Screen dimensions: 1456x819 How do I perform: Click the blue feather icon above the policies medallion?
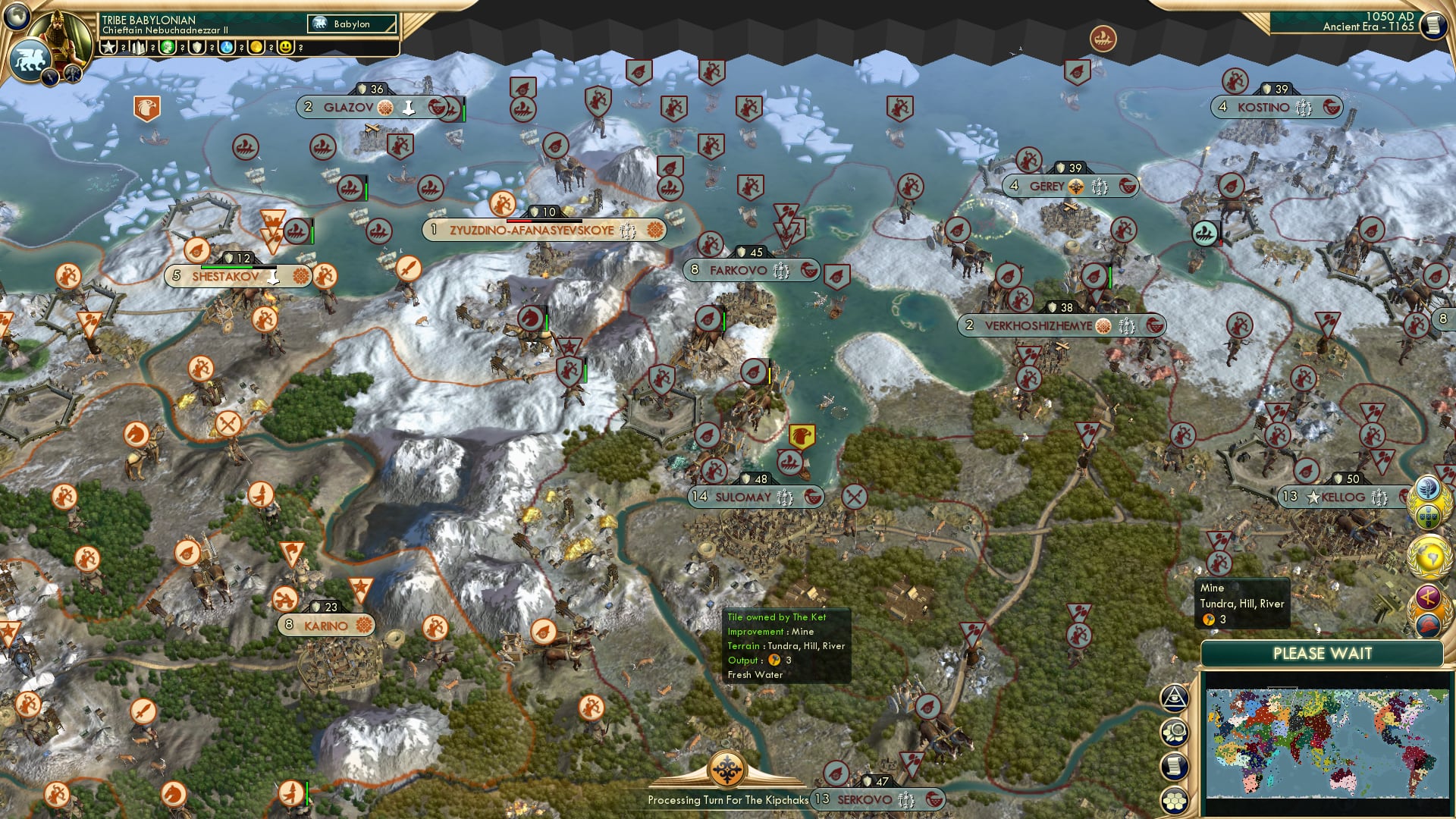click(x=1428, y=487)
